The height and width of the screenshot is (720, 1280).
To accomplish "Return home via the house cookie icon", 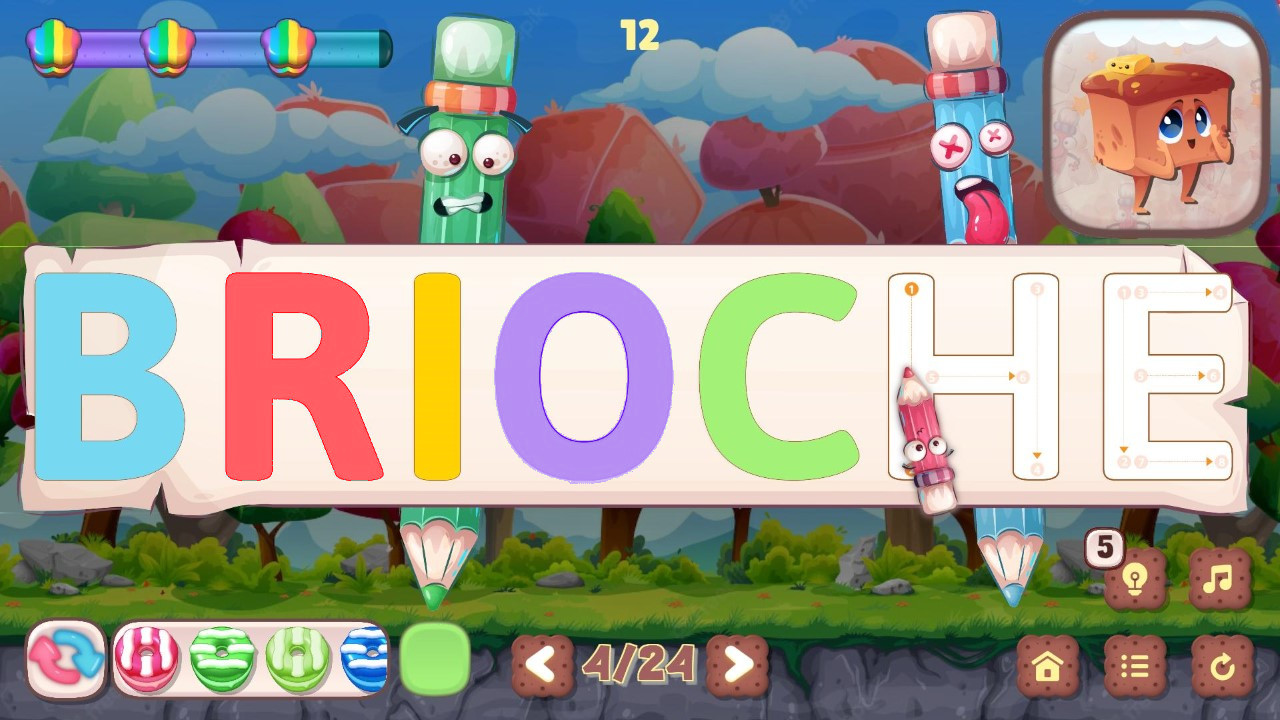I will (1048, 663).
